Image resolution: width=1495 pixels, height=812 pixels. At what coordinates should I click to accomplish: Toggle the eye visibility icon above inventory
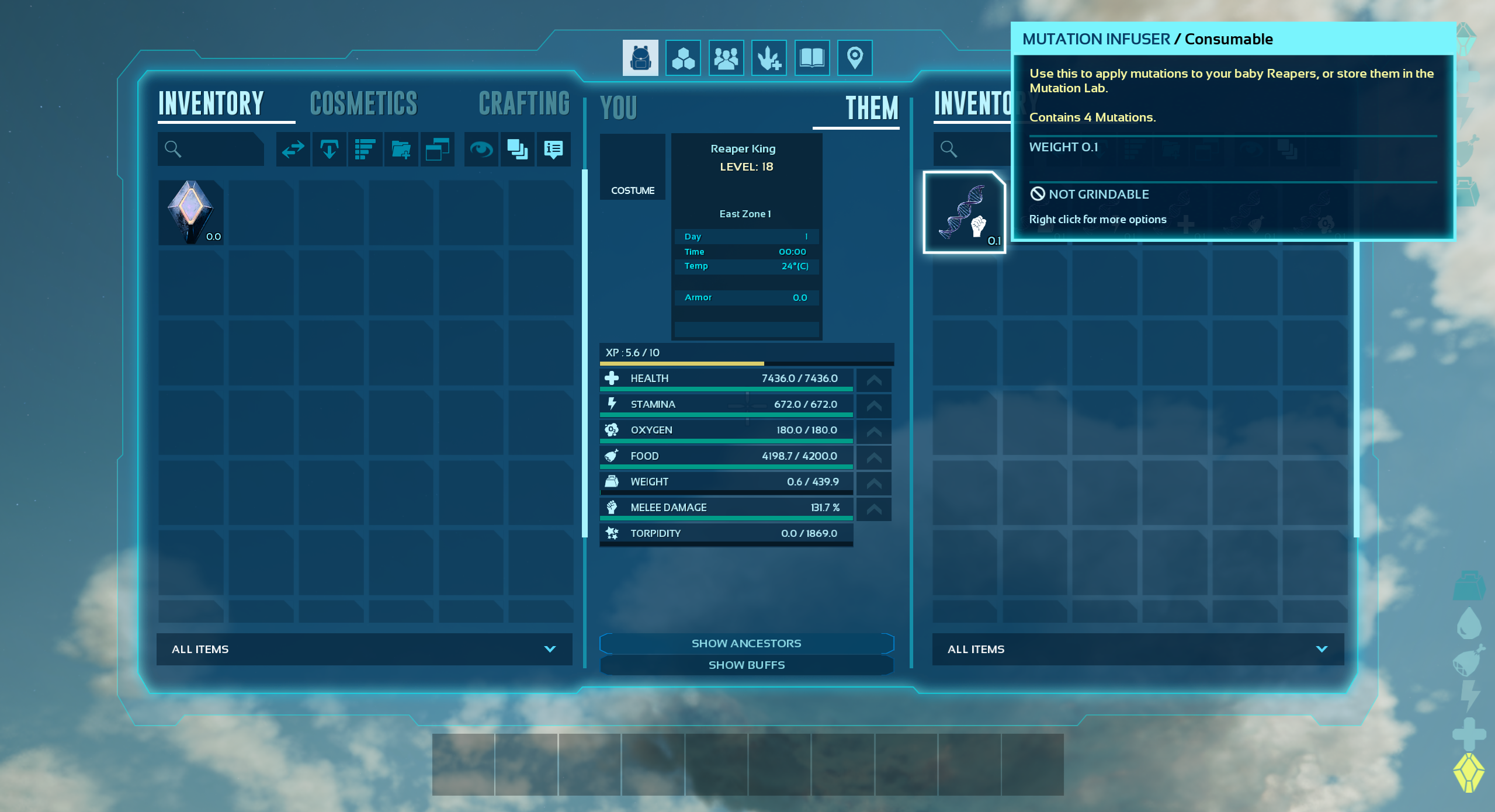481,150
